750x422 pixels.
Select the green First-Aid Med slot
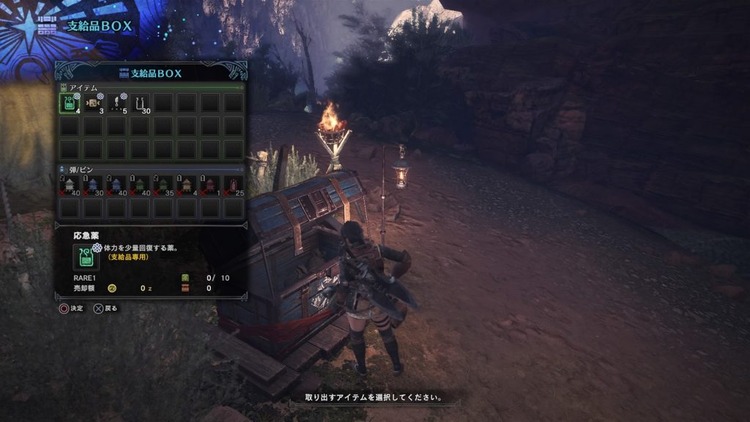point(69,103)
